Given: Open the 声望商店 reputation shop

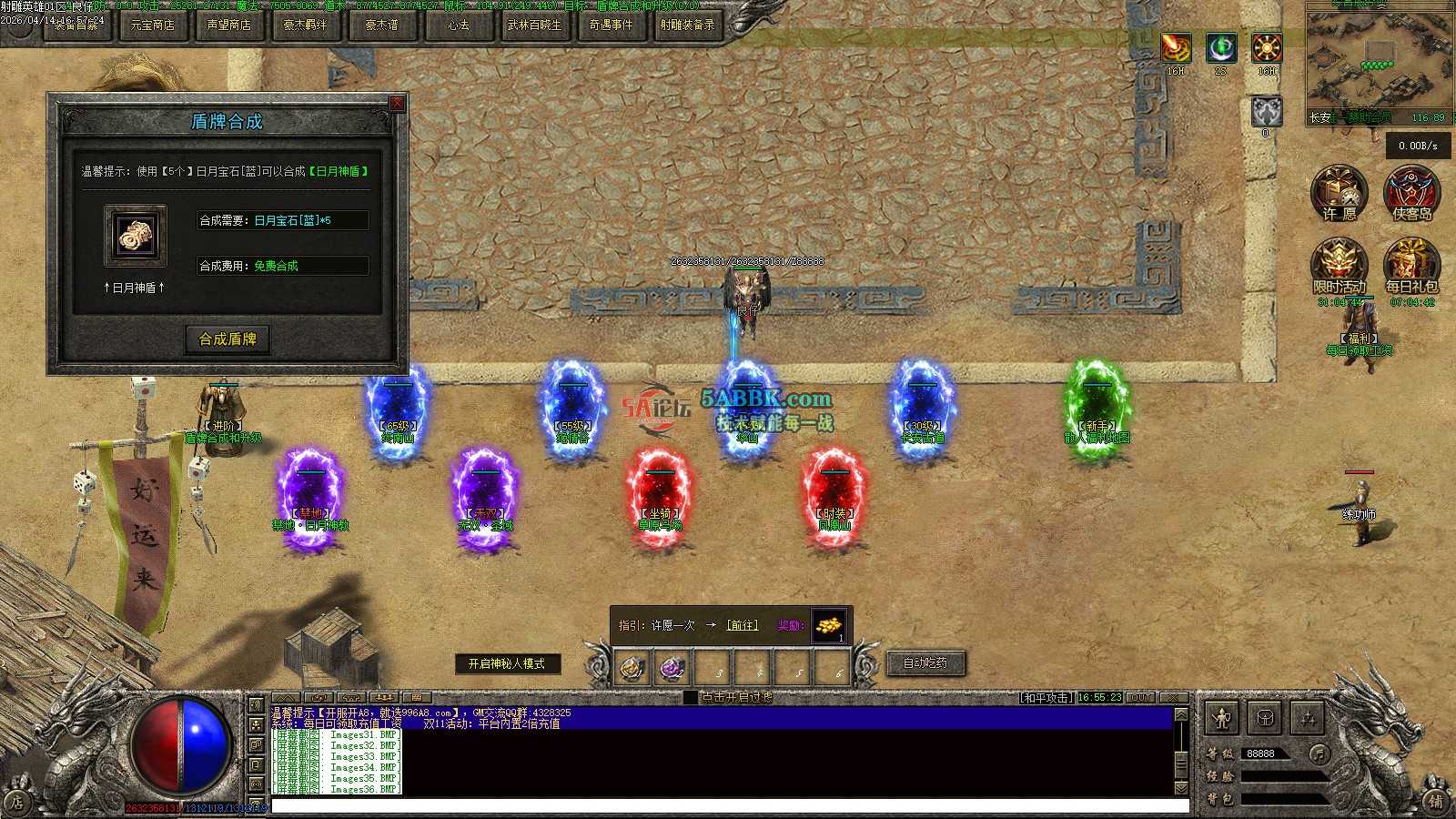Looking at the screenshot, I should pyautogui.click(x=228, y=25).
